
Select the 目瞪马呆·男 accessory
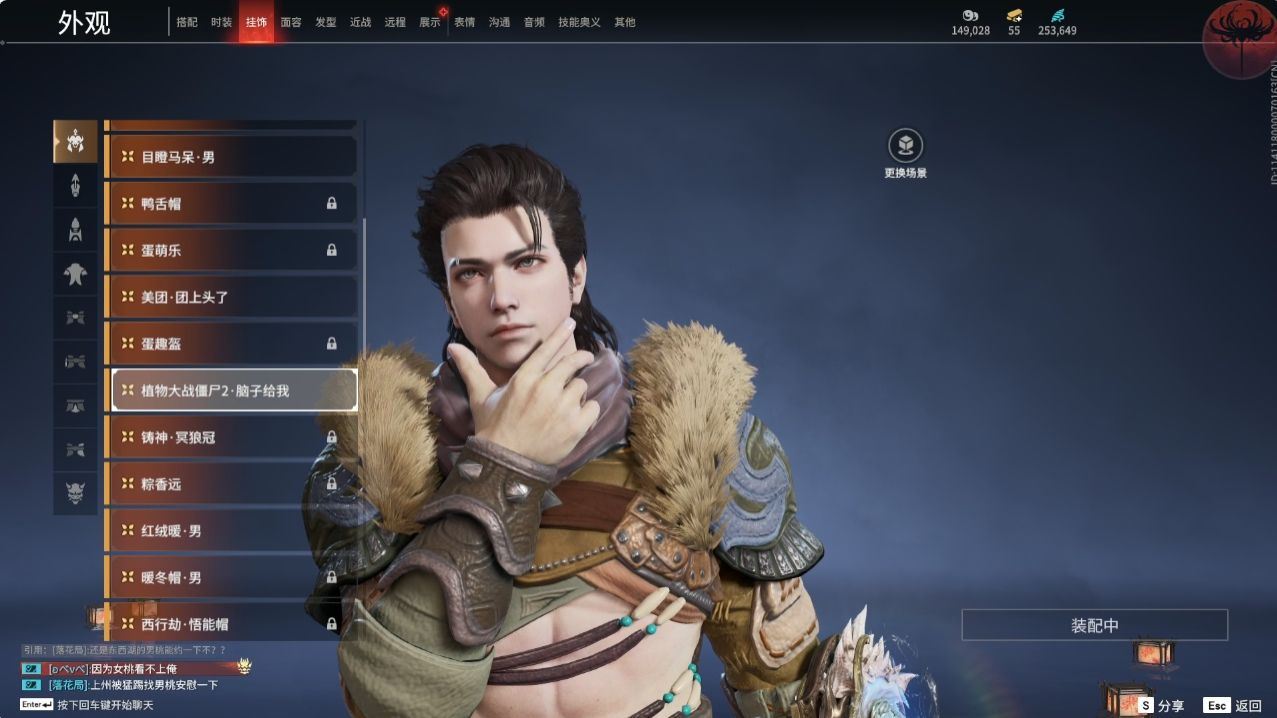(231, 157)
